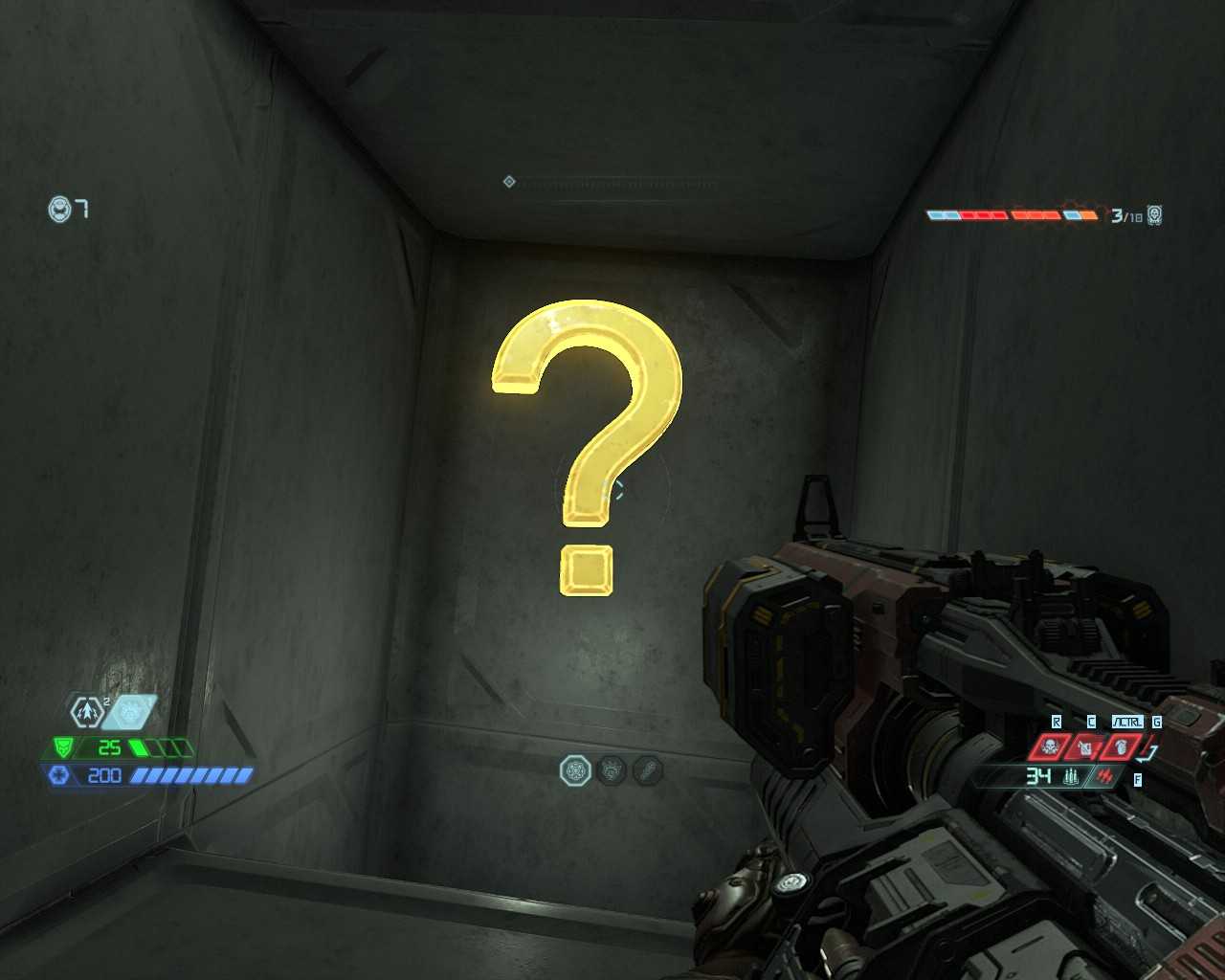Select the highlighted octagonal rune icon
The image size is (1225, 980).
[575, 770]
